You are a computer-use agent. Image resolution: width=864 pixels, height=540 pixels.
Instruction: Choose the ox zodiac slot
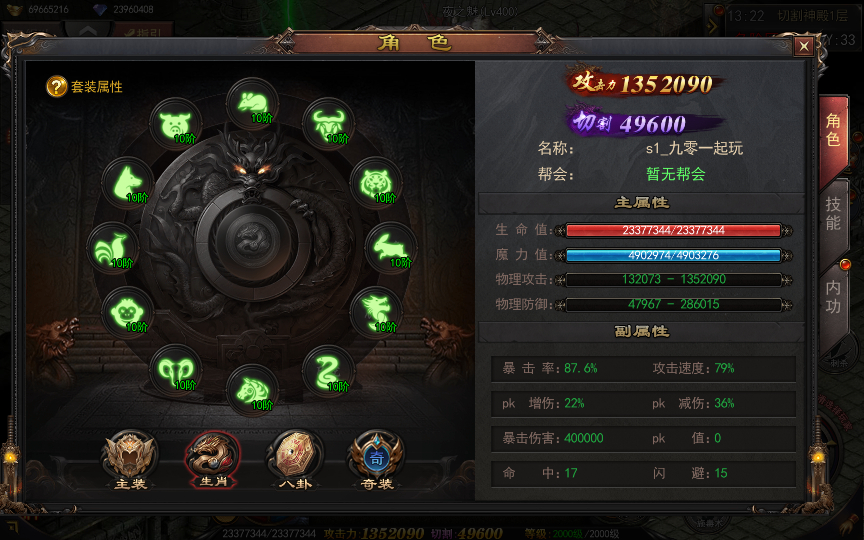326,124
